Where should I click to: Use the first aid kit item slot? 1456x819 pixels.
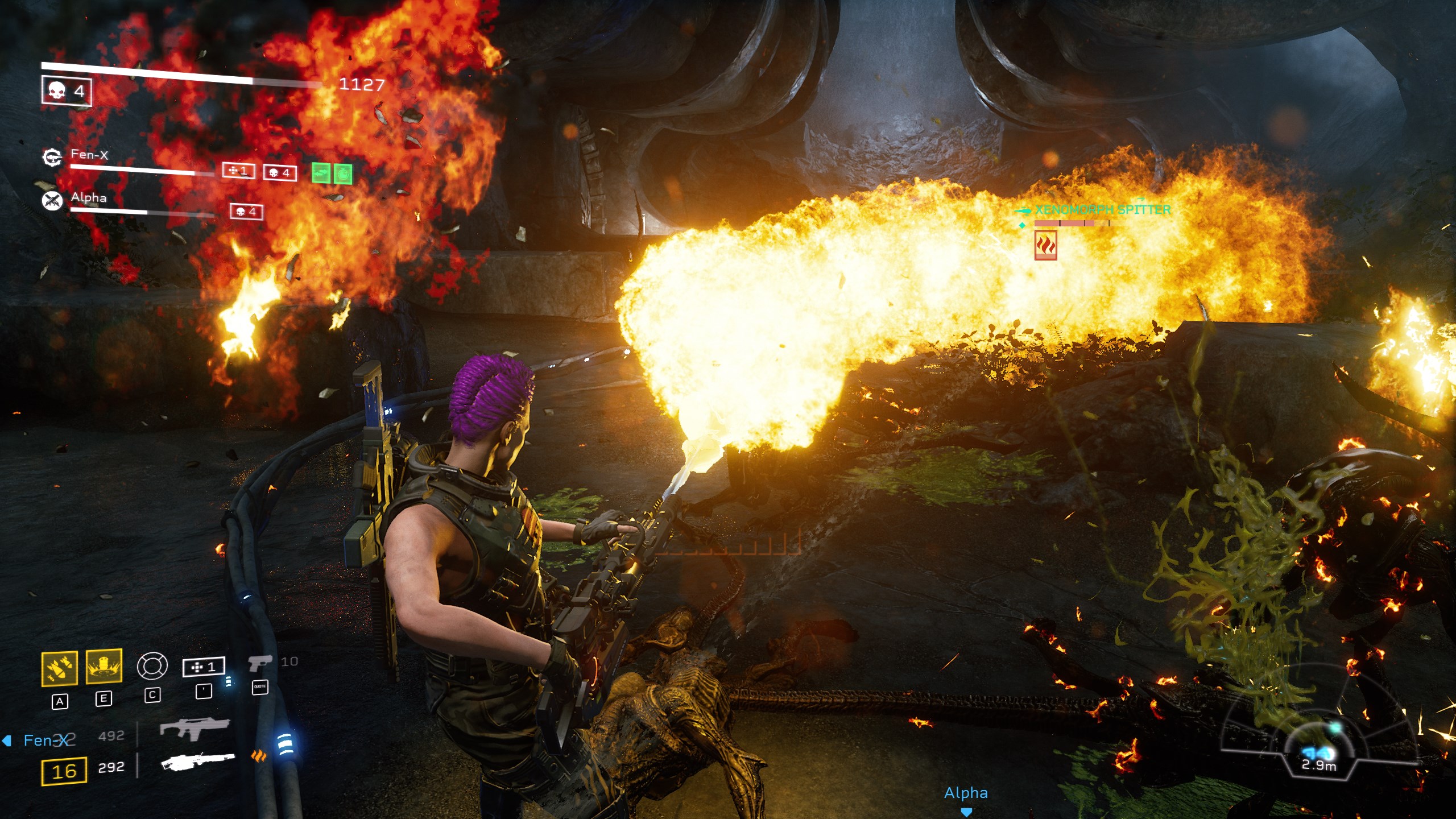(203, 667)
